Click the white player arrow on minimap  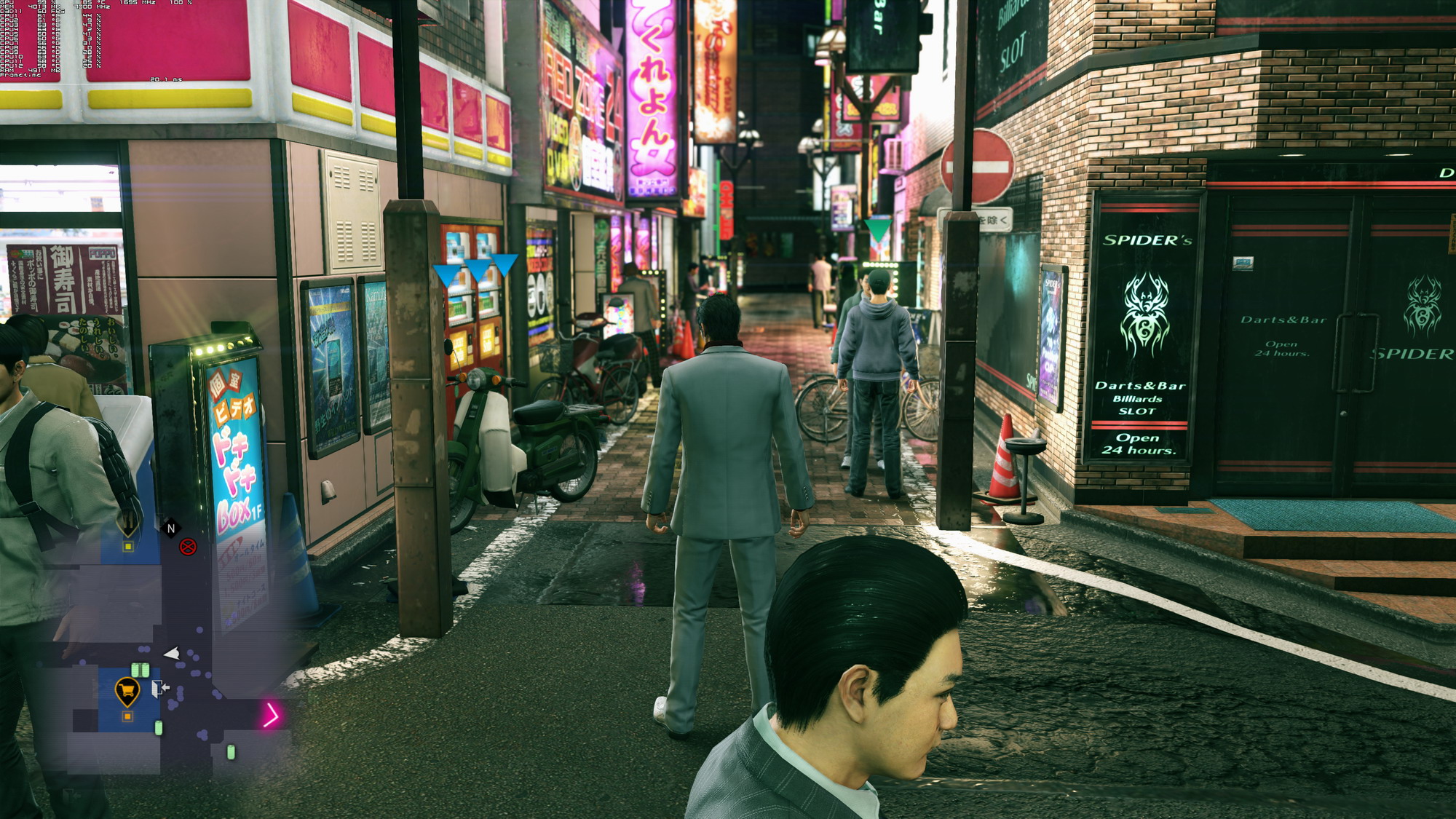[173, 653]
